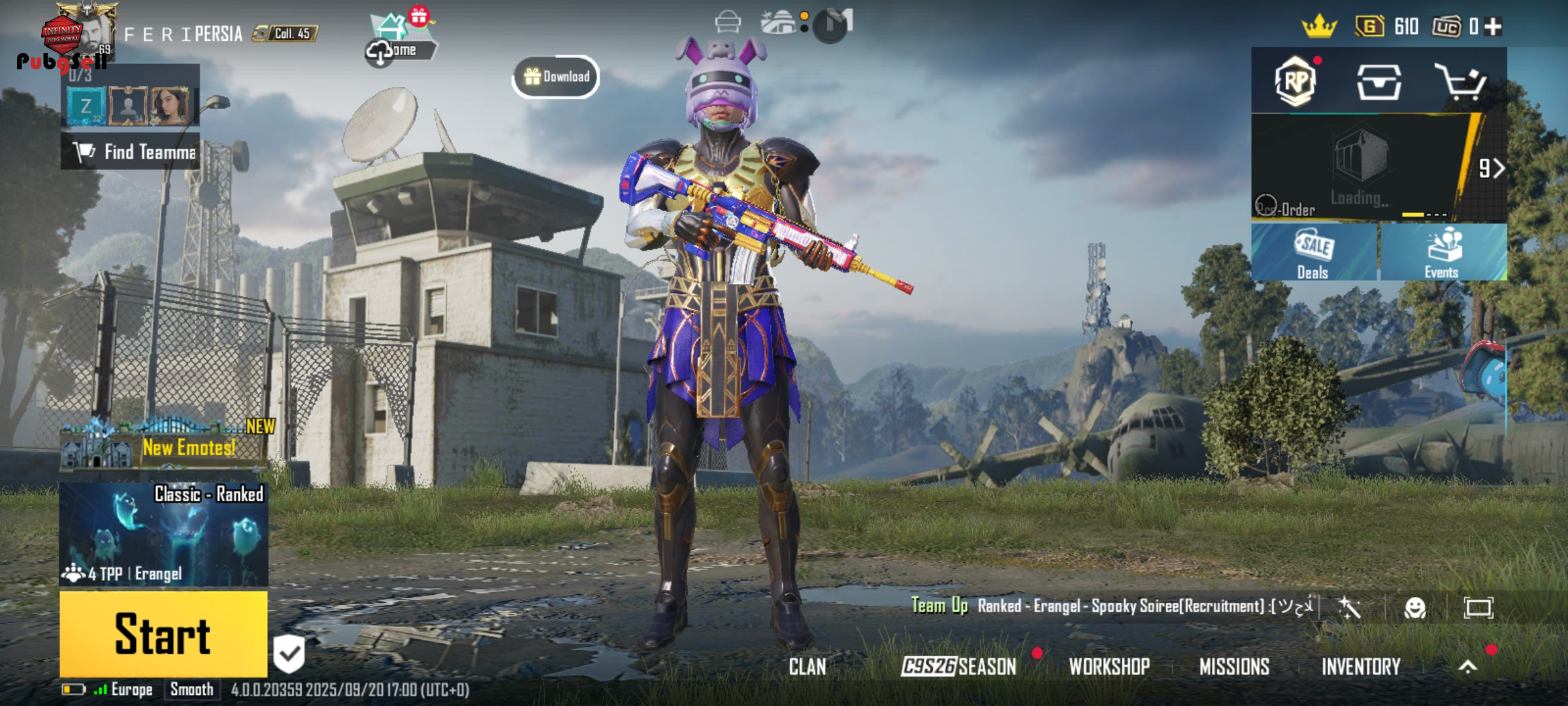1568x706 pixels.
Task: Add UC with the plus button
Action: pos(1493,27)
